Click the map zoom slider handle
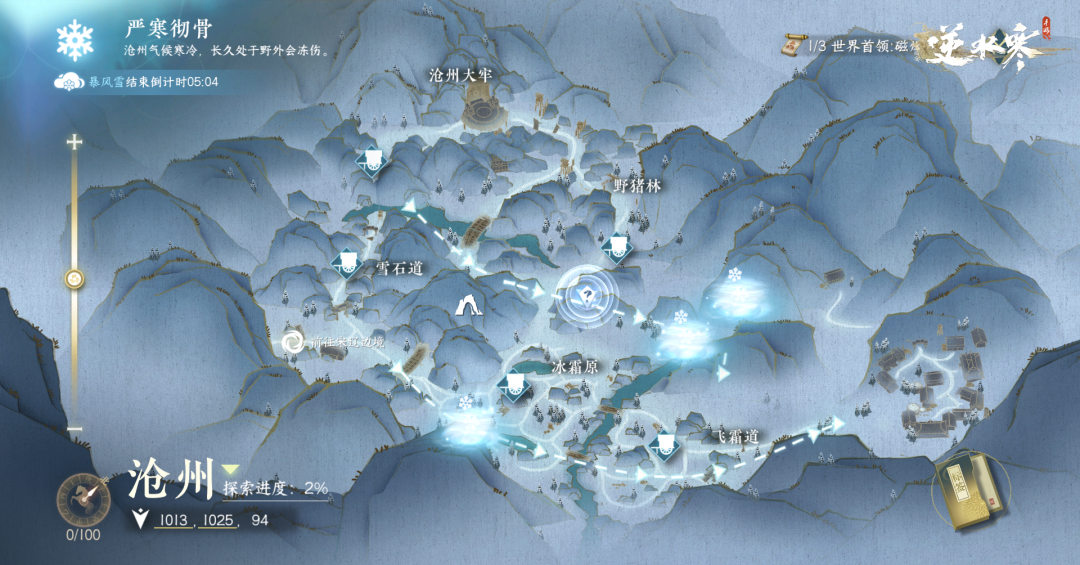The width and height of the screenshot is (1080, 565). coord(74,279)
